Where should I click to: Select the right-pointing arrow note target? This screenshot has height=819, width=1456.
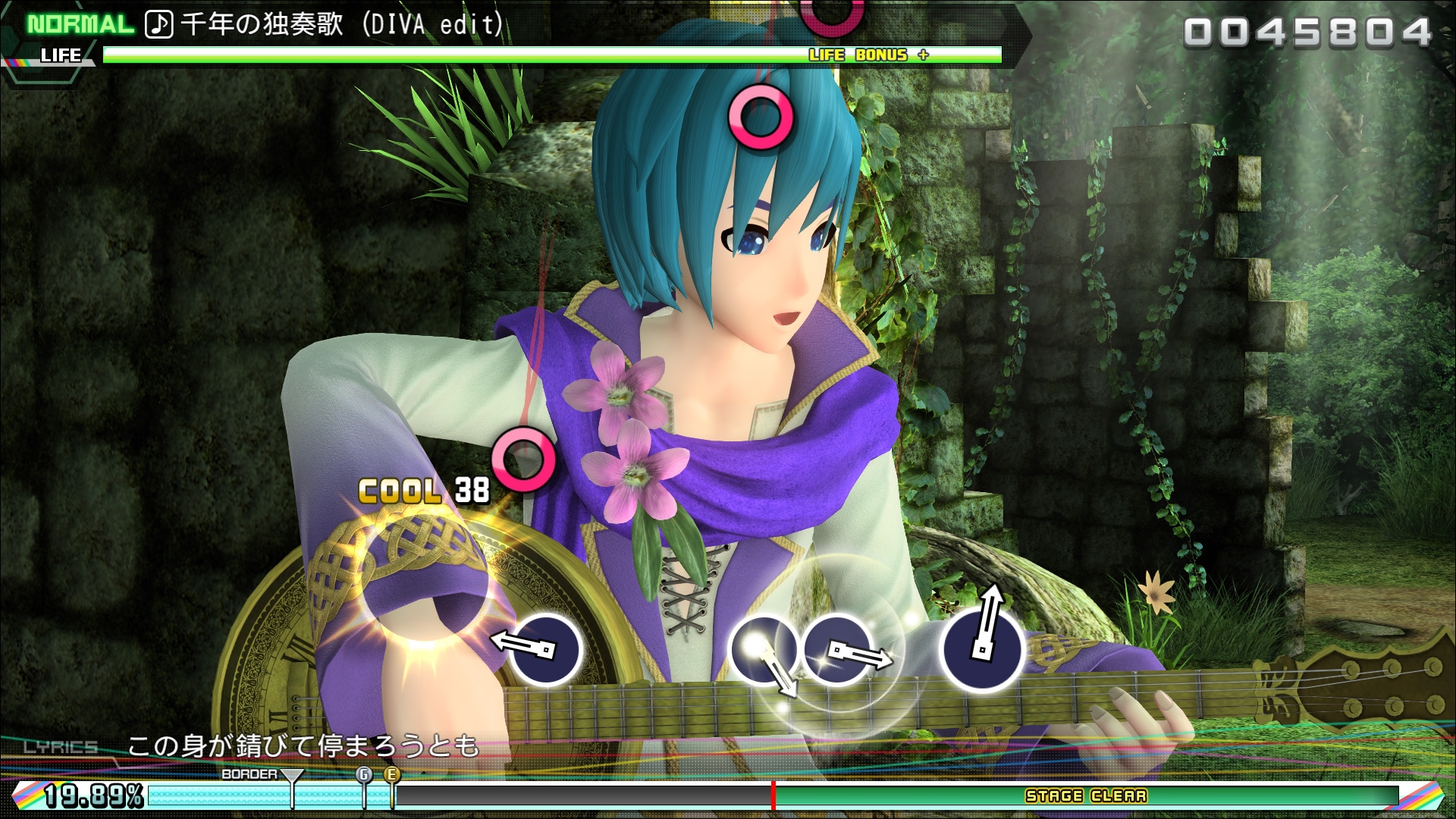pyautogui.click(x=838, y=650)
